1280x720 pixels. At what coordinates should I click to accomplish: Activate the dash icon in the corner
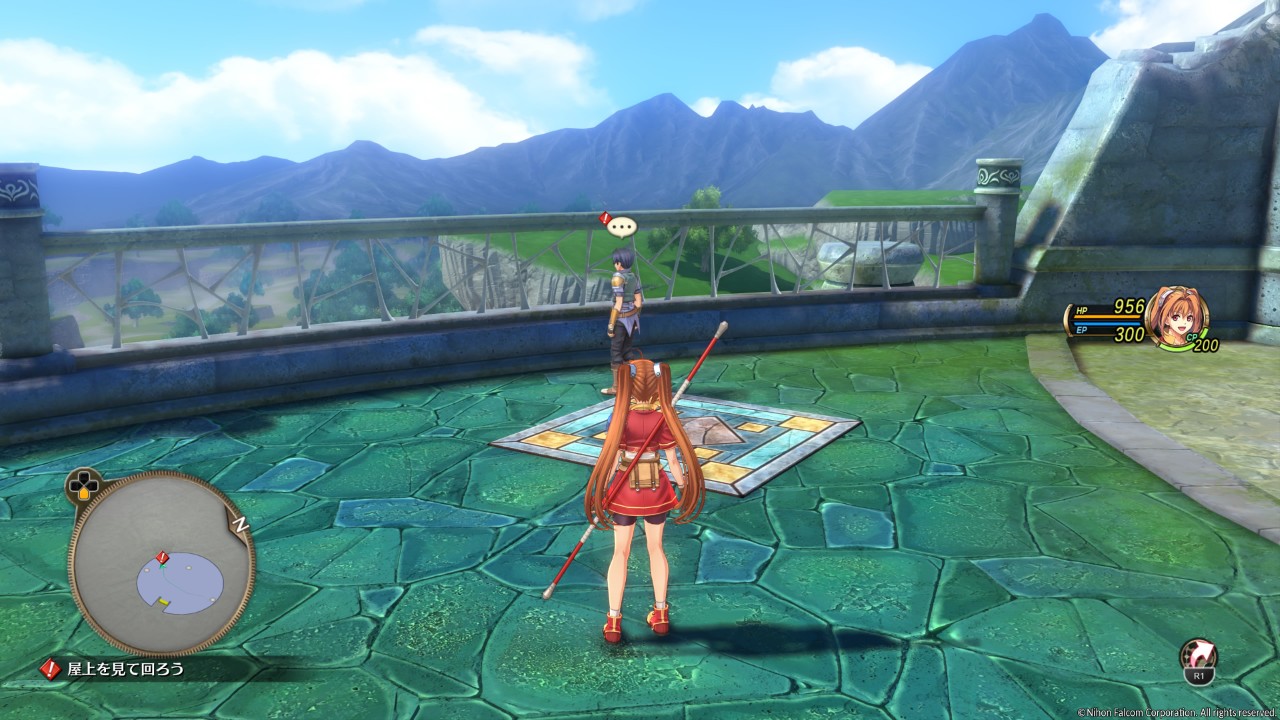1198,655
